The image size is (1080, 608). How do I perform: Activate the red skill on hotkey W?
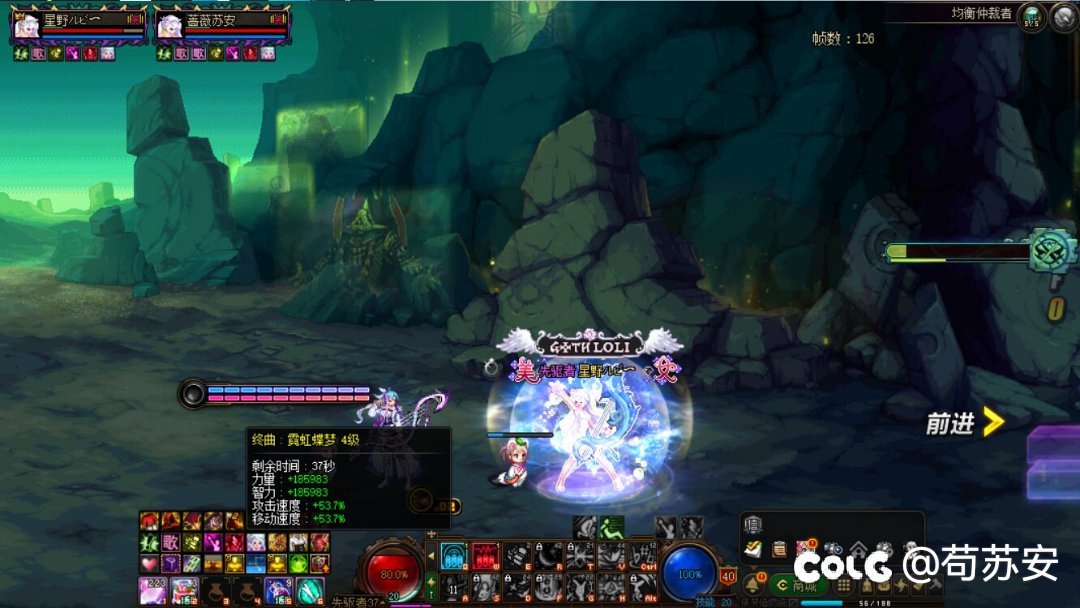485,555
